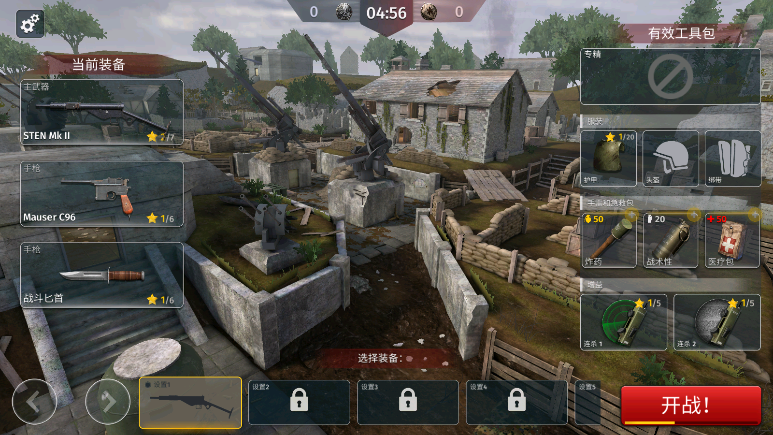
Task: Select loadout 1 with the STEN gun
Action: pos(190,402)
